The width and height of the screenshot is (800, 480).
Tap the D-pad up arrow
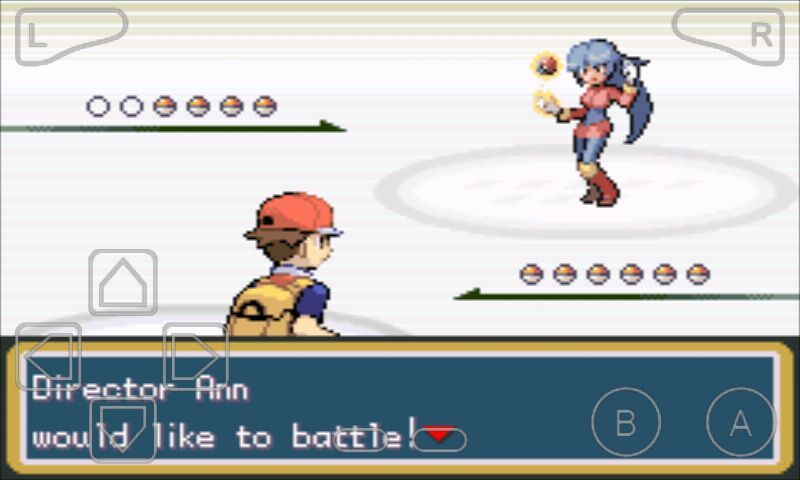coord(123,283)
